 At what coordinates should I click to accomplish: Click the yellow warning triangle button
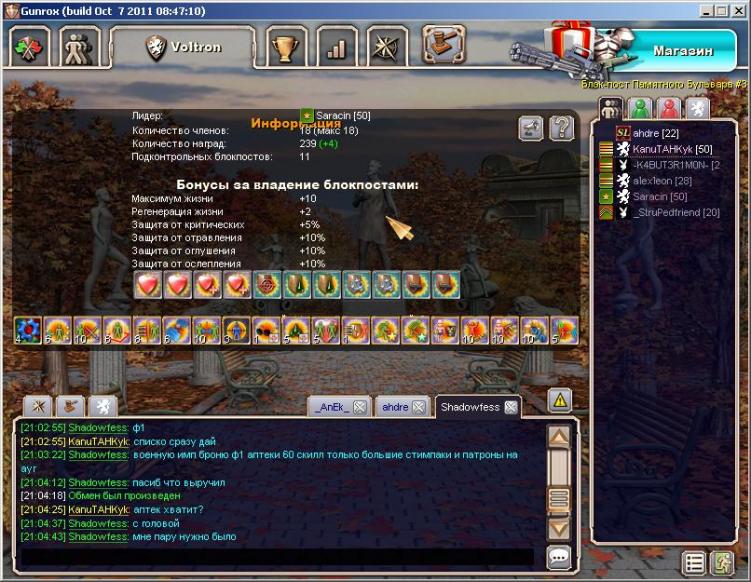[x=560, y=400]
